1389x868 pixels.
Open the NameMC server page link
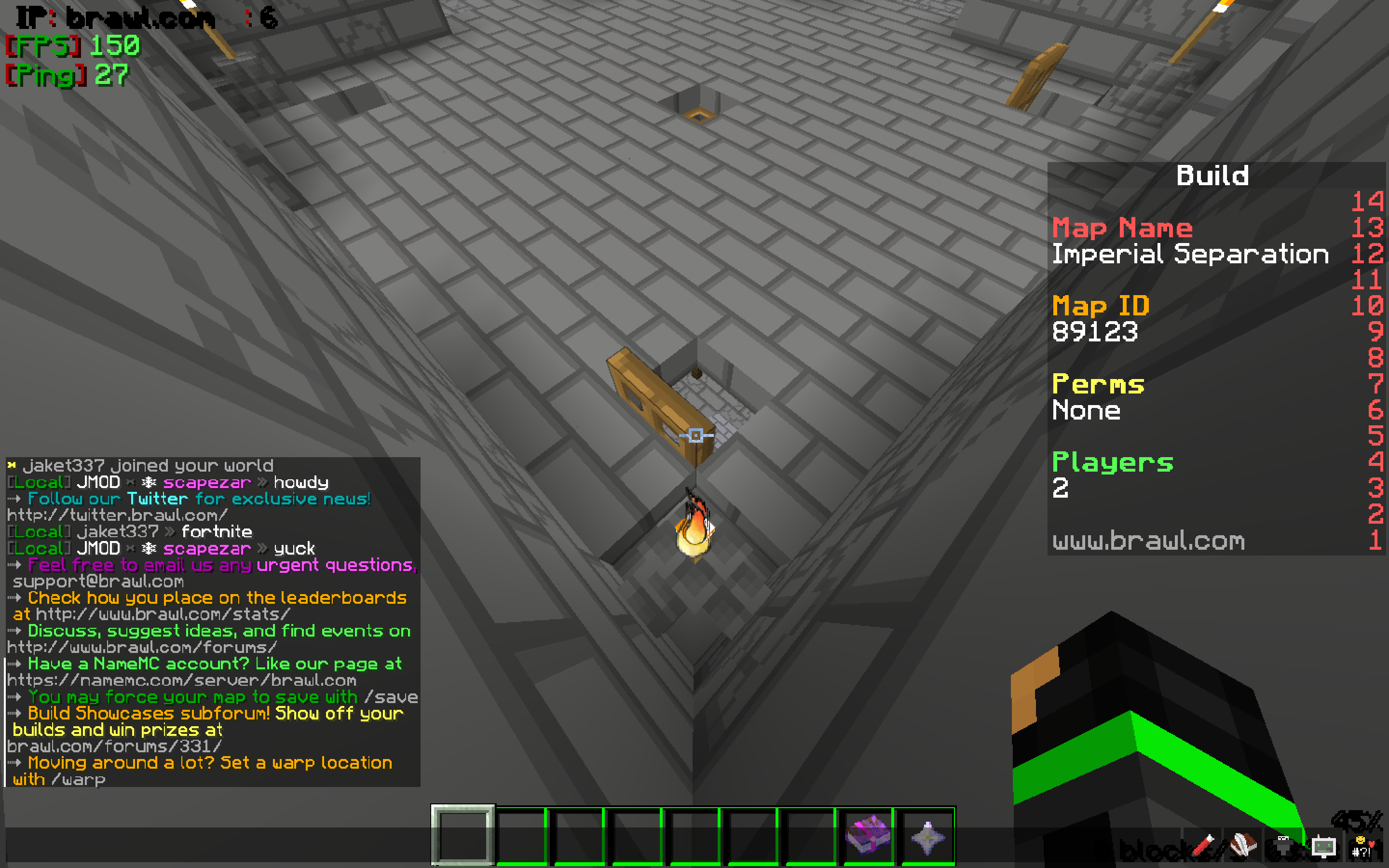pyautogui.click(x=181, y=680)
